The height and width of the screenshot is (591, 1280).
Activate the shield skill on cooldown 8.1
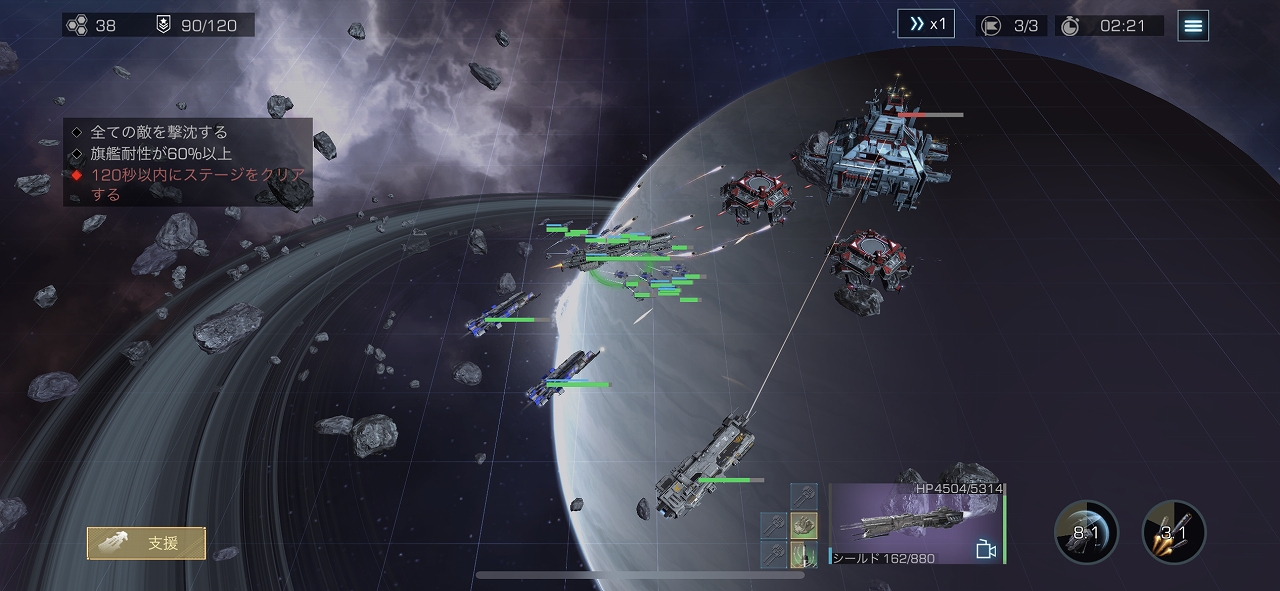click(1086, 532)
